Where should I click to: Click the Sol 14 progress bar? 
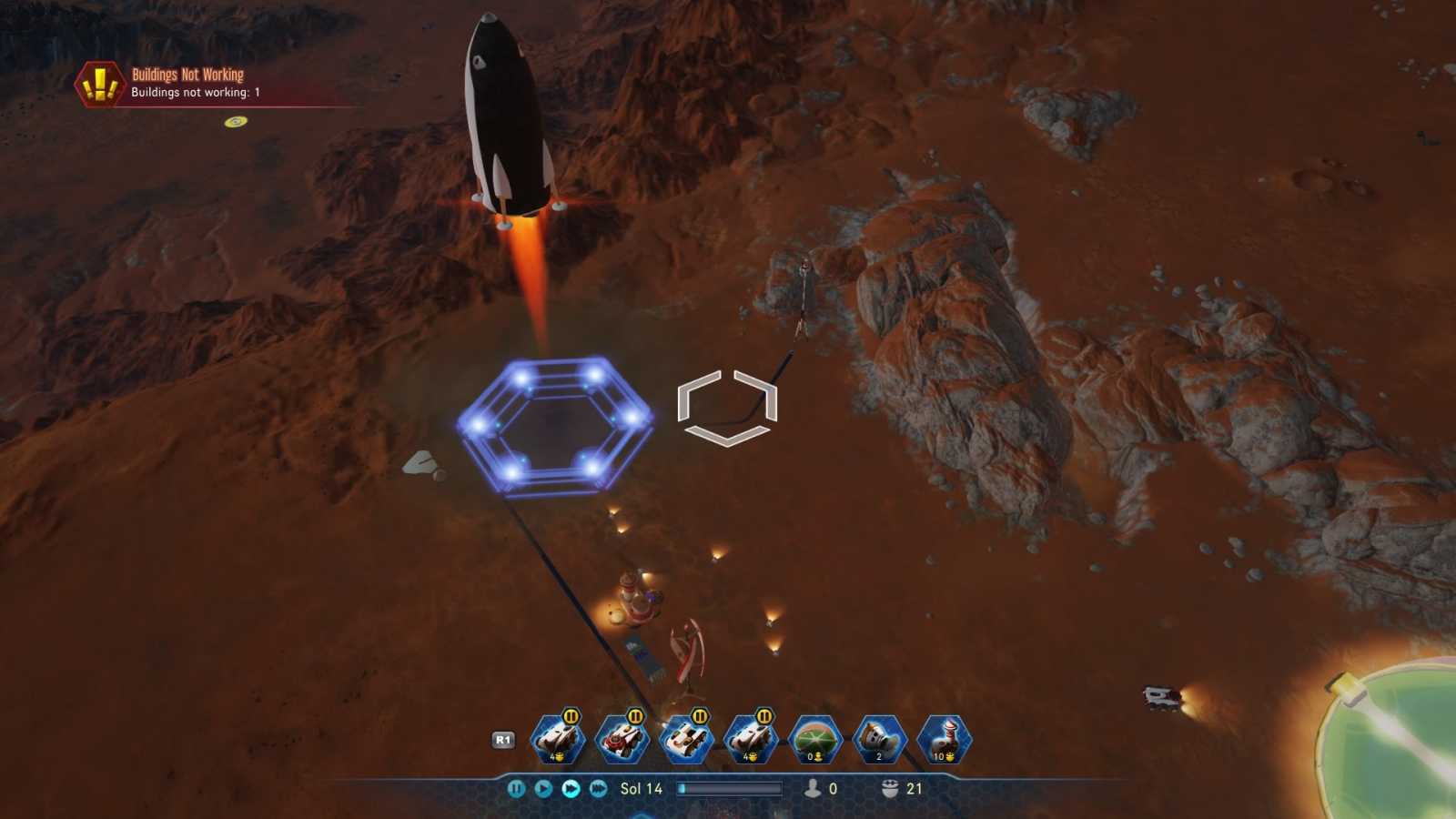point(728,789)
